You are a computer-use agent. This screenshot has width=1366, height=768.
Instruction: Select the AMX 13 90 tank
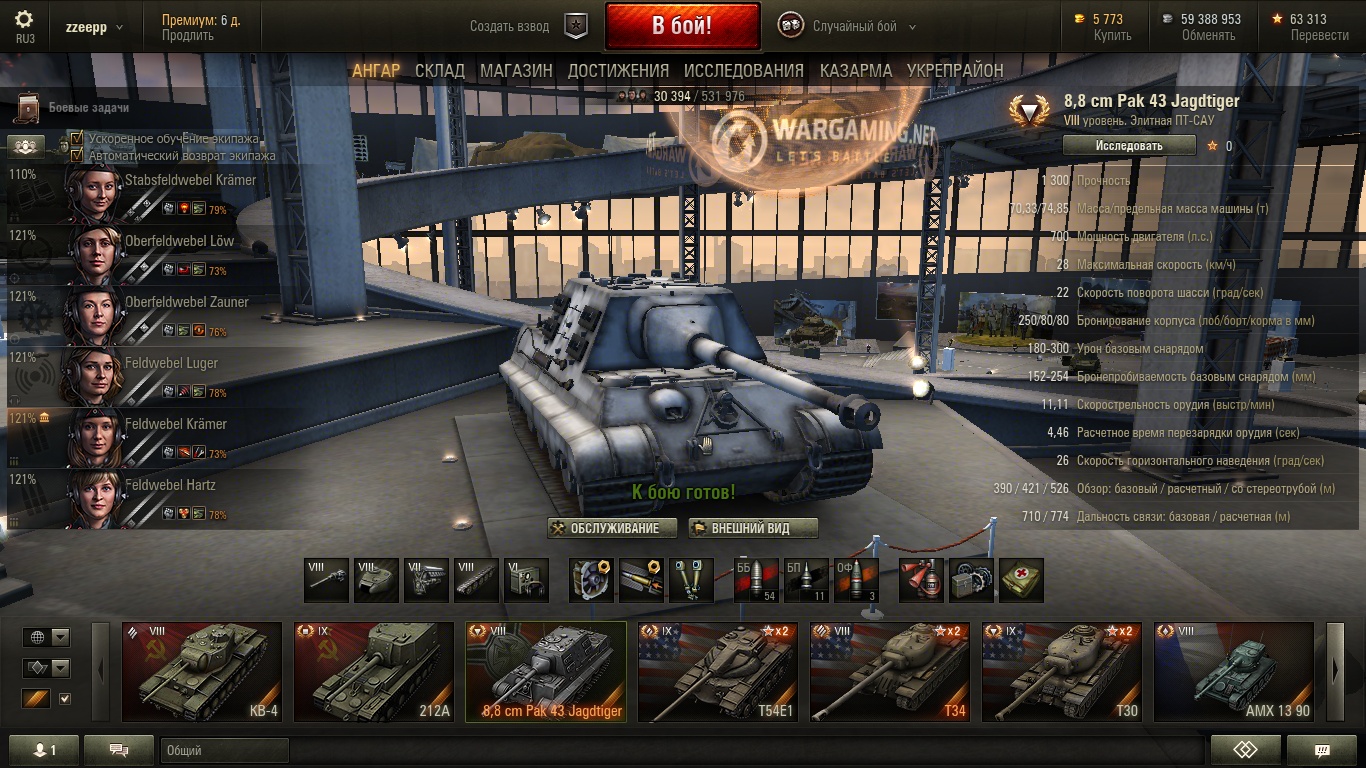coord(1234,672)
